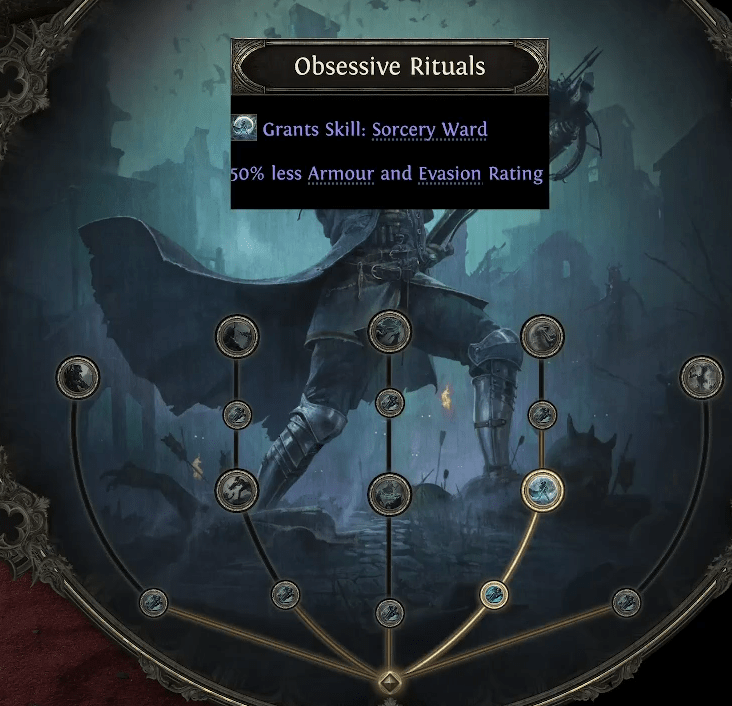Select the highlighted Obsessive Rituals notable node
732x706 pixels.
[543, 489]
